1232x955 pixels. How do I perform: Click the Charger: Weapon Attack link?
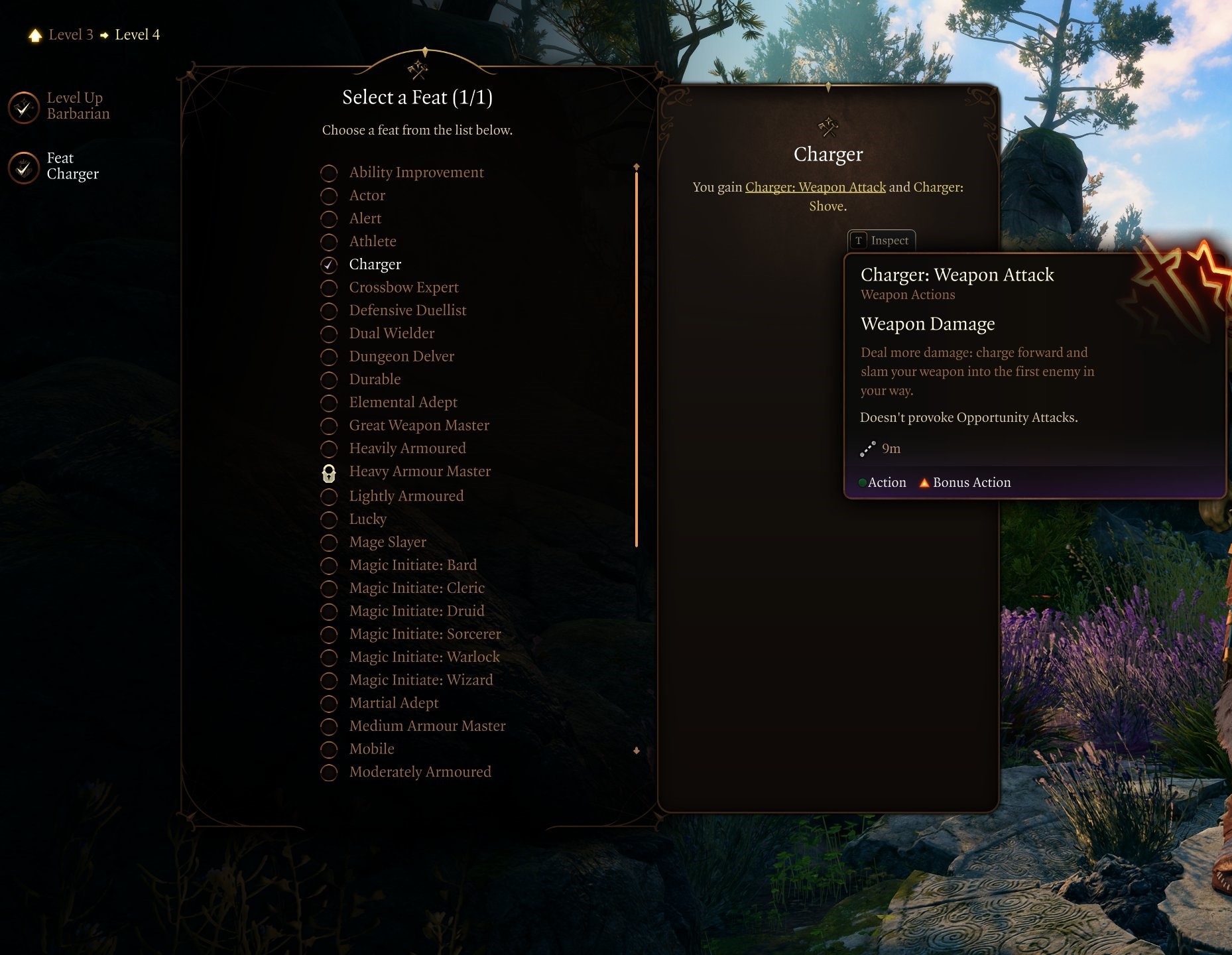click(x=815, y=188)
